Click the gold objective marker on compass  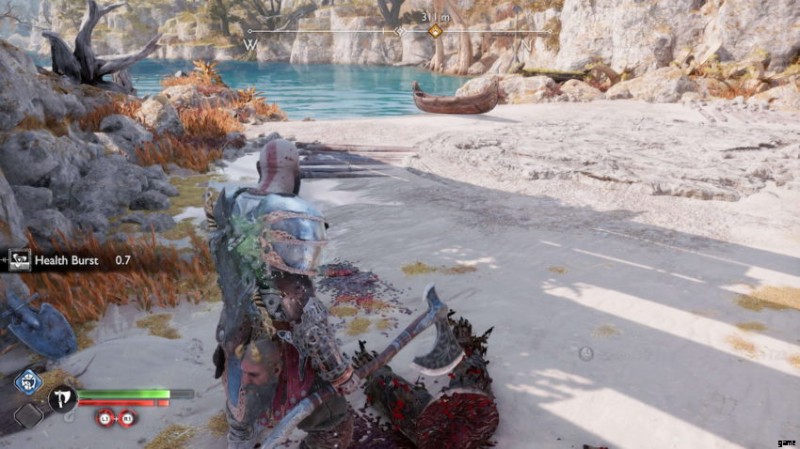(x=435, y=31)
